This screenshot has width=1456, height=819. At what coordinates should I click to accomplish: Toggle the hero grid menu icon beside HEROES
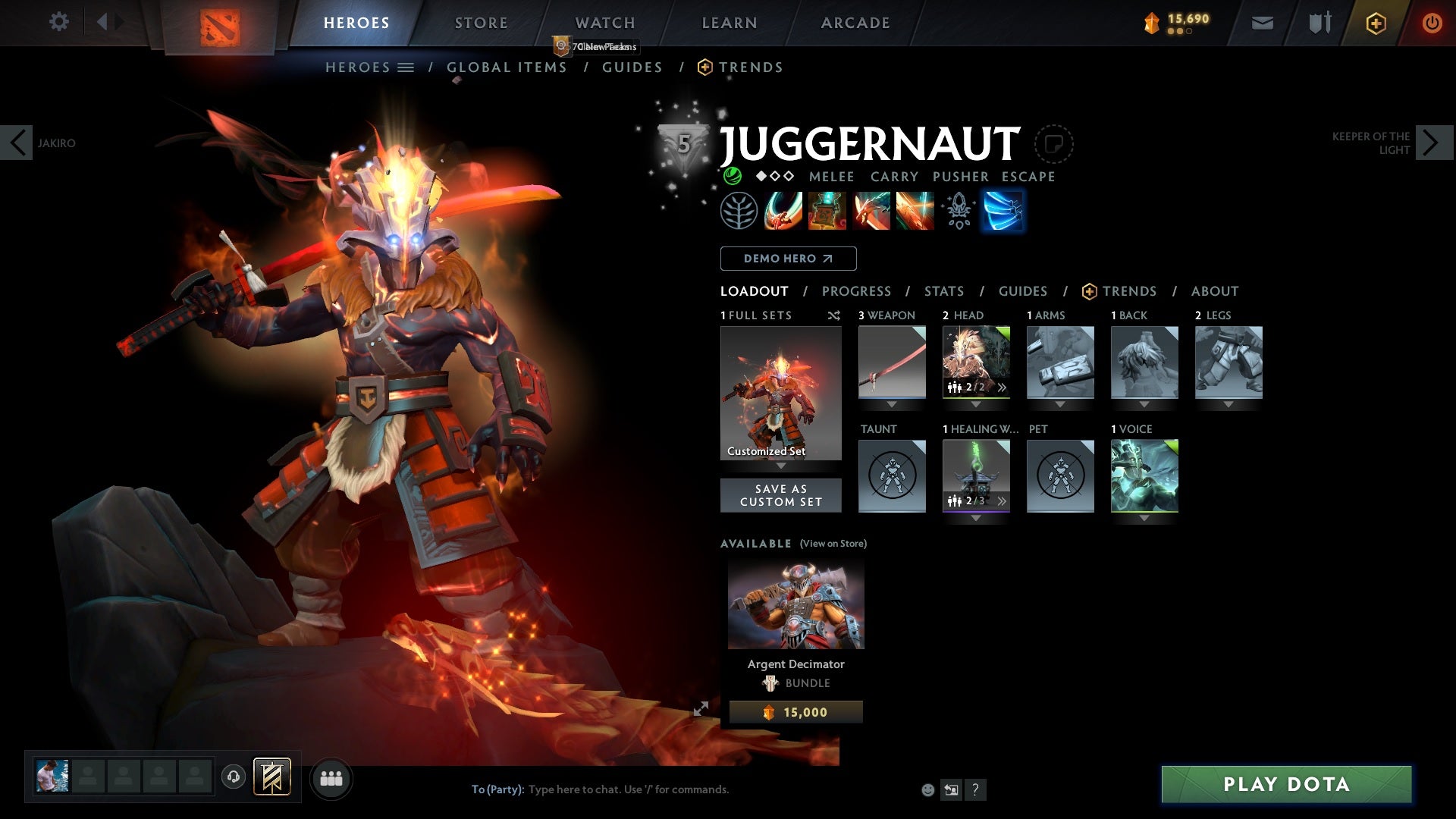[x=406, y=67]
